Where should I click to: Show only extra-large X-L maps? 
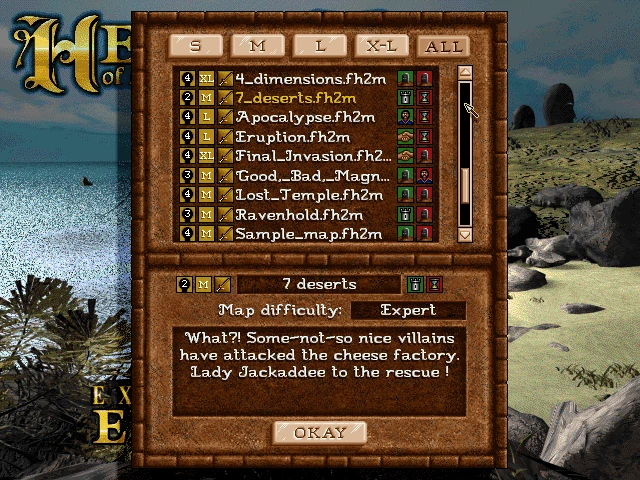coord(379,46)
